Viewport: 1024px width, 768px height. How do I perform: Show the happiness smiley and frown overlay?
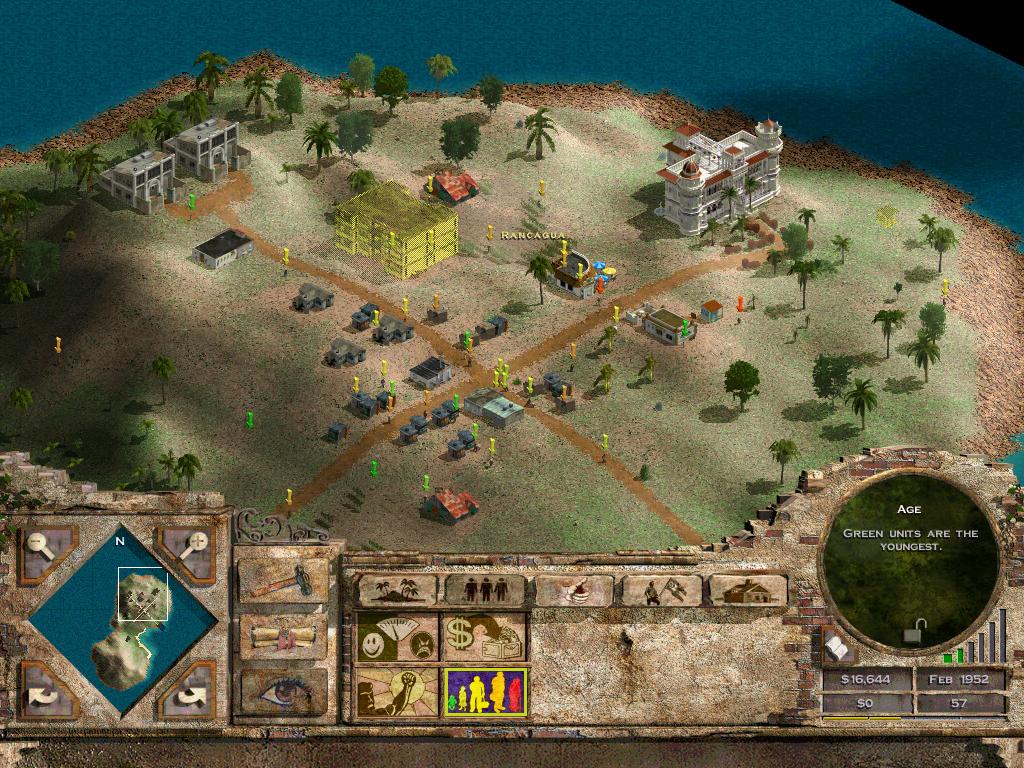tap(398, 638)
